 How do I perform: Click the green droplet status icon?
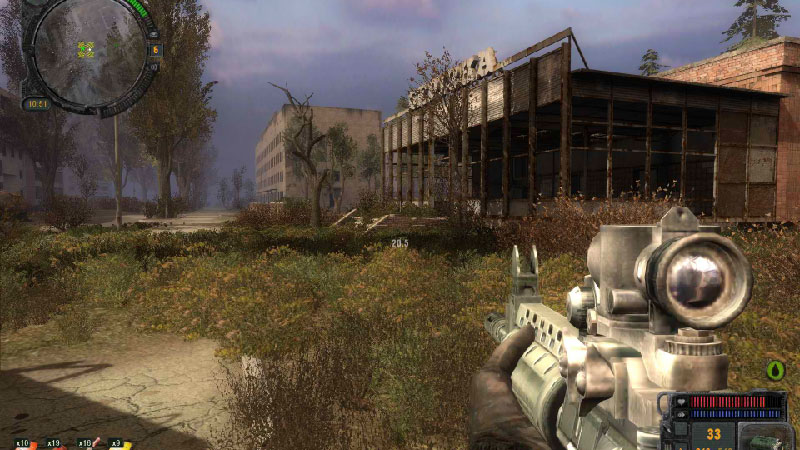pyautogui.click(x=774, y=371)
